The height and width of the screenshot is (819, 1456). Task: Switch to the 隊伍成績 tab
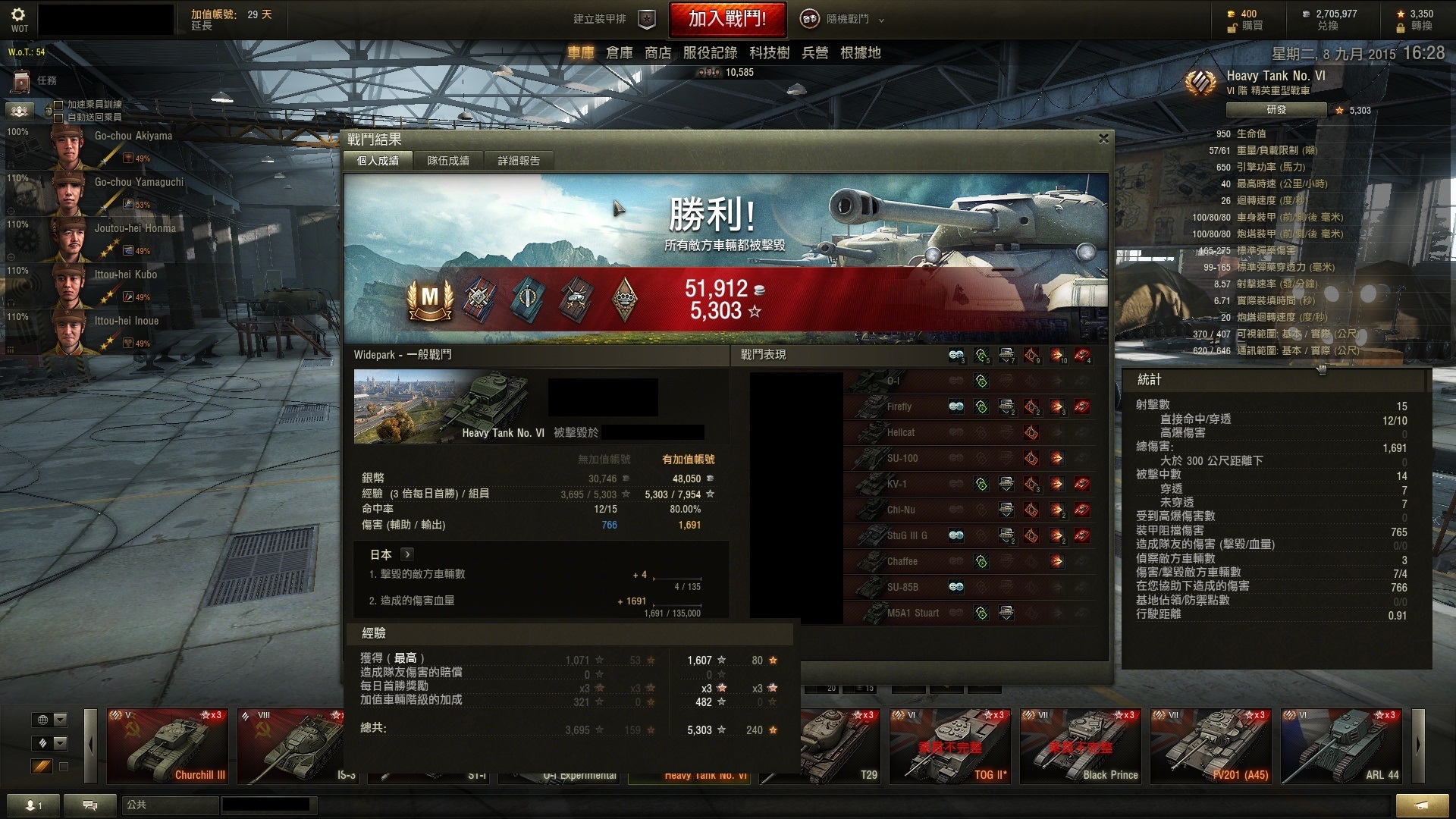click(x=448, y=161)
